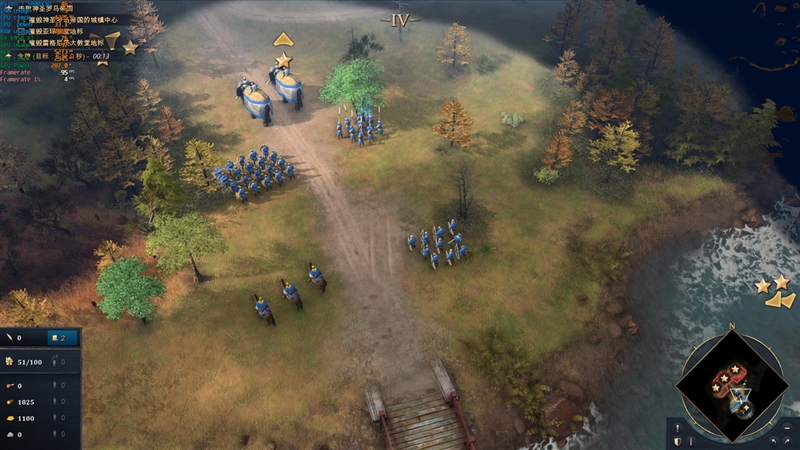This screenshot has height=450, width=800.
Task: Click the wood resource icon showing 1825
Action: pos(9,401)
